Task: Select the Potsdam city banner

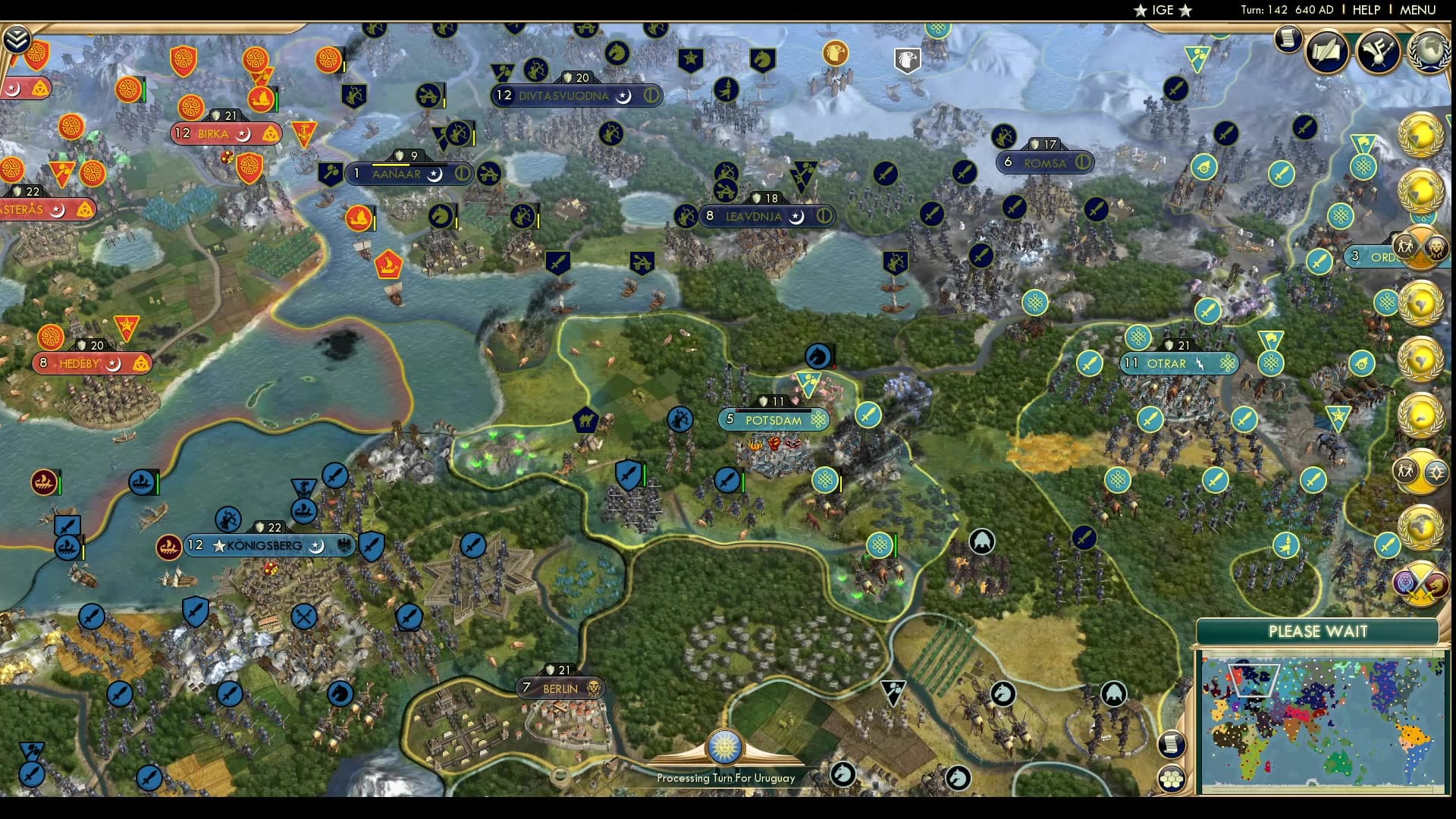Action: coord(773,418)
